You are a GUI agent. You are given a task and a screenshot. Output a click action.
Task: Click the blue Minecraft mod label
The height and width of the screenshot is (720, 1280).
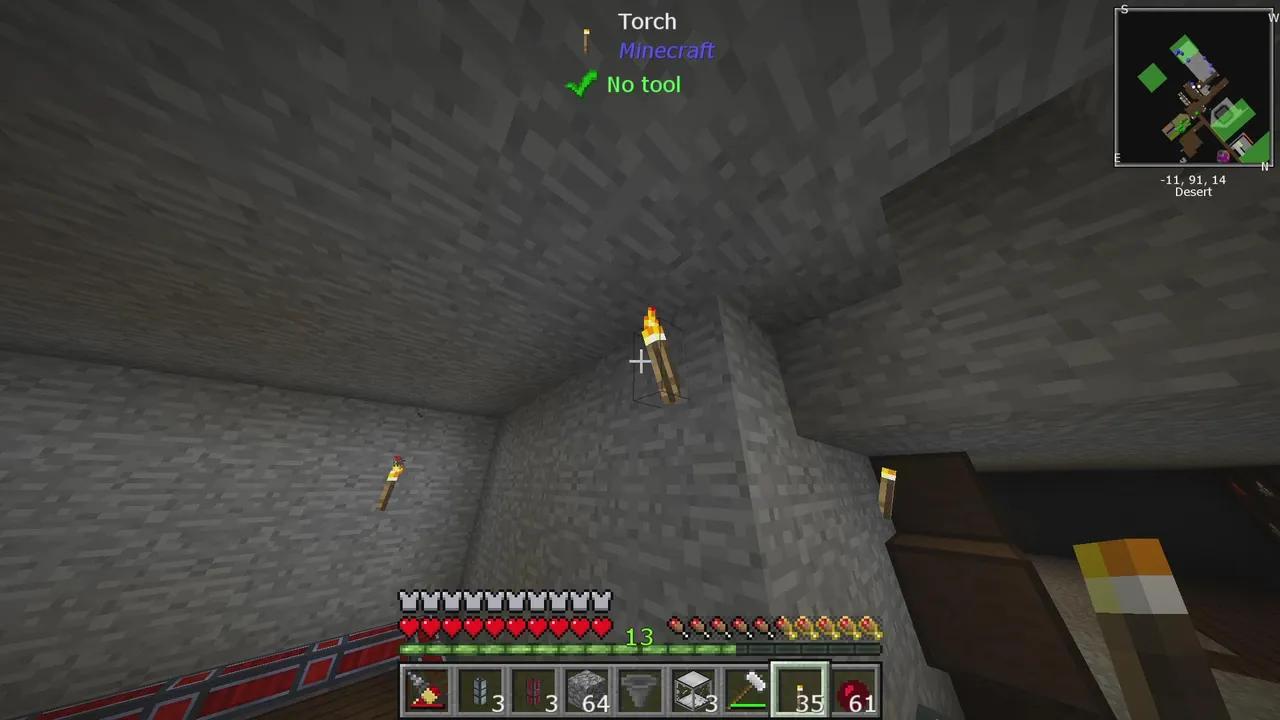(x=666, y=51)
